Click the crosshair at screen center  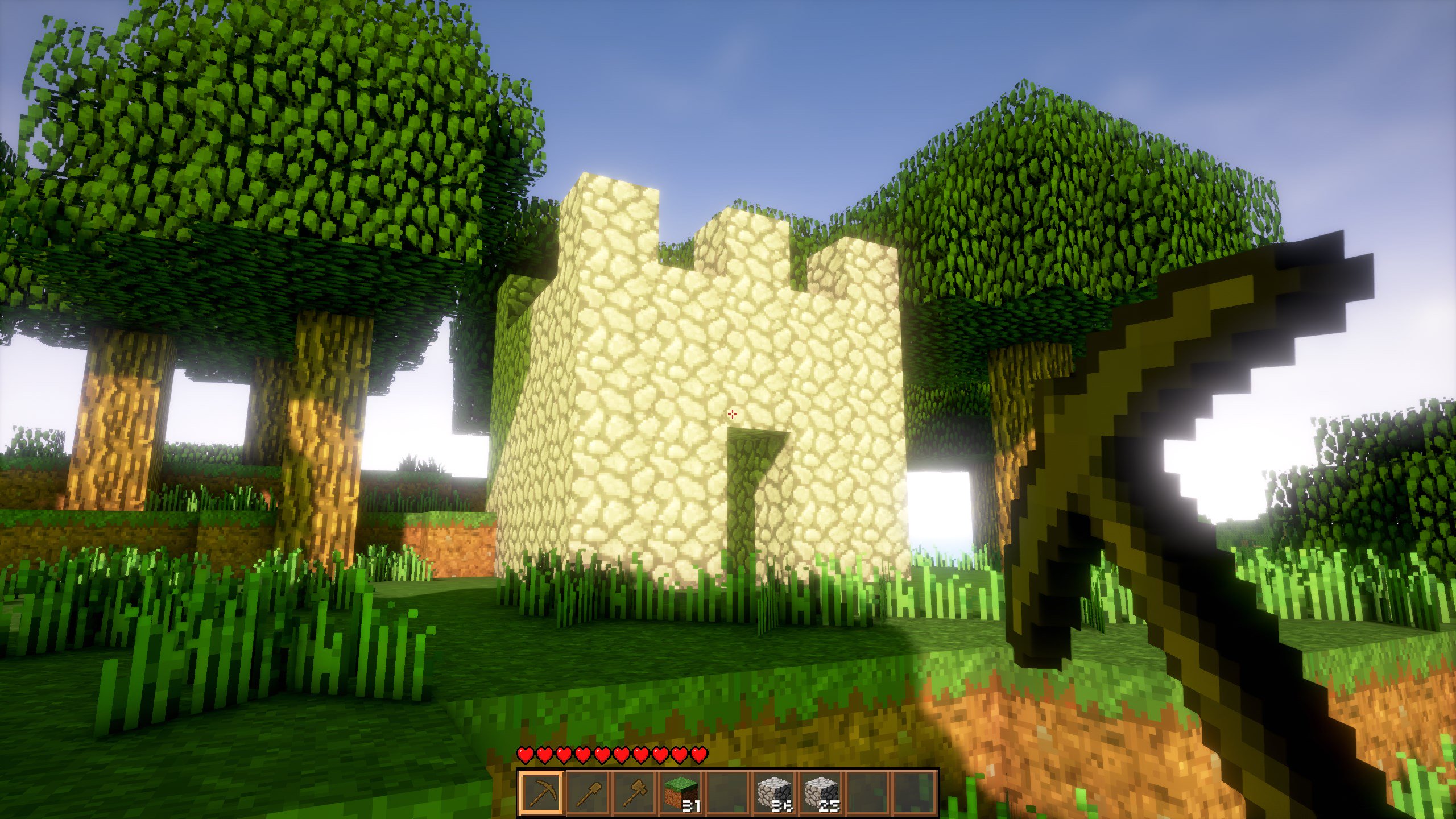coord(731,414)
